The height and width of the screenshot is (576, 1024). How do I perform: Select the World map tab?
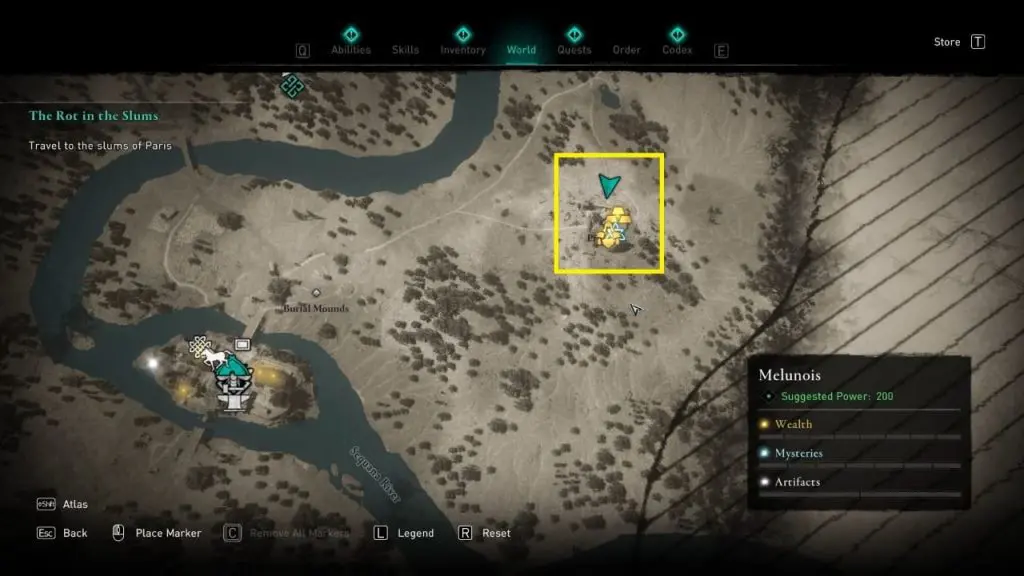click(521, 49)
